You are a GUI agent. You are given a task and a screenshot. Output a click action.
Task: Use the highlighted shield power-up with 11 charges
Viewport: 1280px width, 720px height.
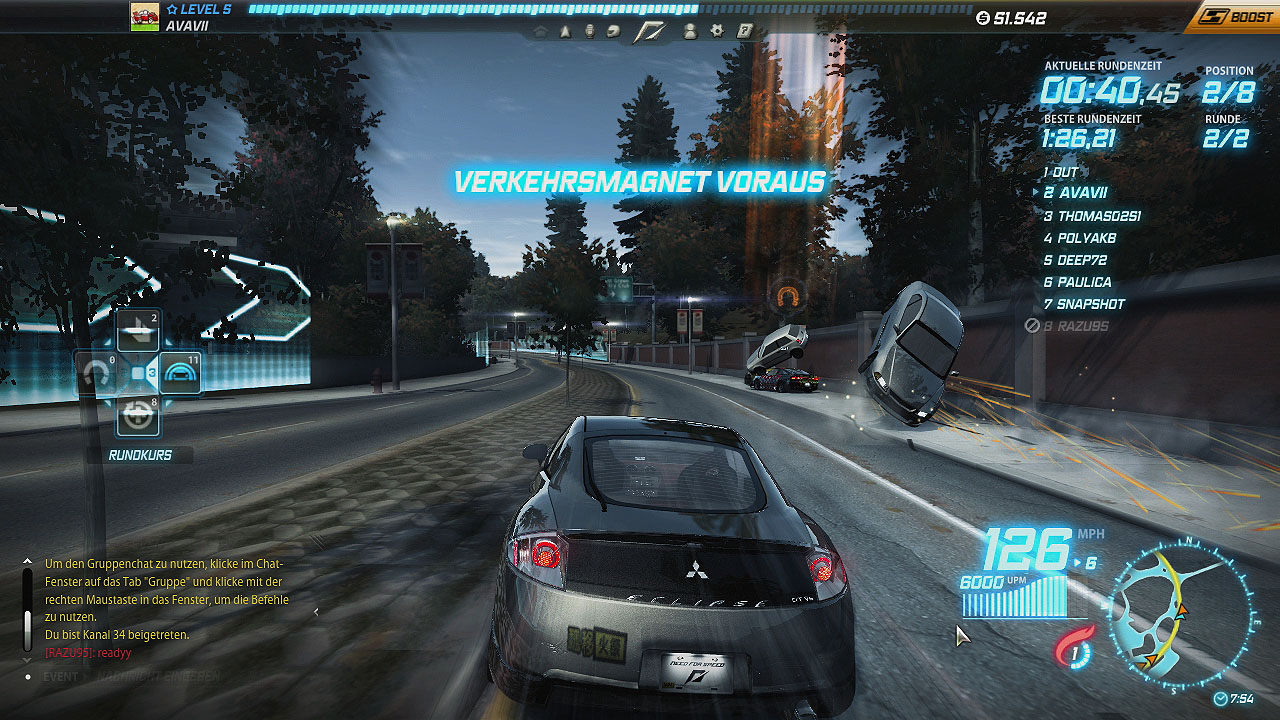pos(180,374)
